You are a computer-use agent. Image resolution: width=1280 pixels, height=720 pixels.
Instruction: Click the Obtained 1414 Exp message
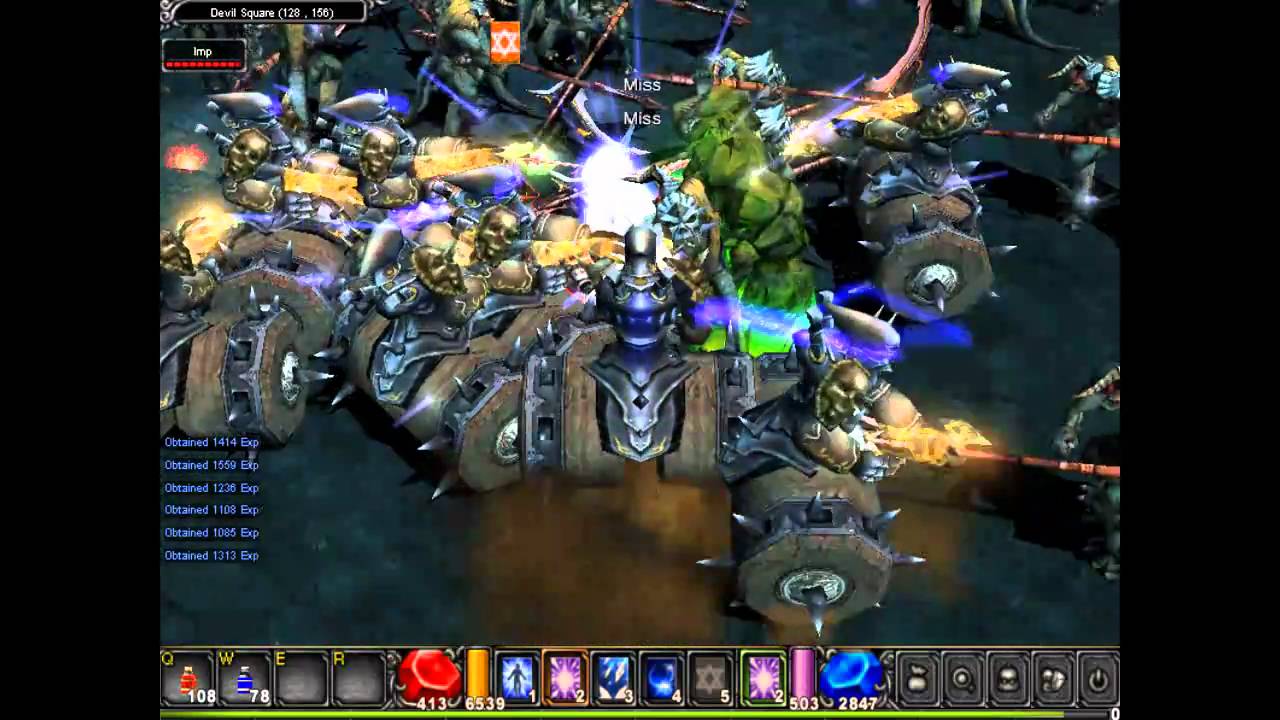coord(210,441)
